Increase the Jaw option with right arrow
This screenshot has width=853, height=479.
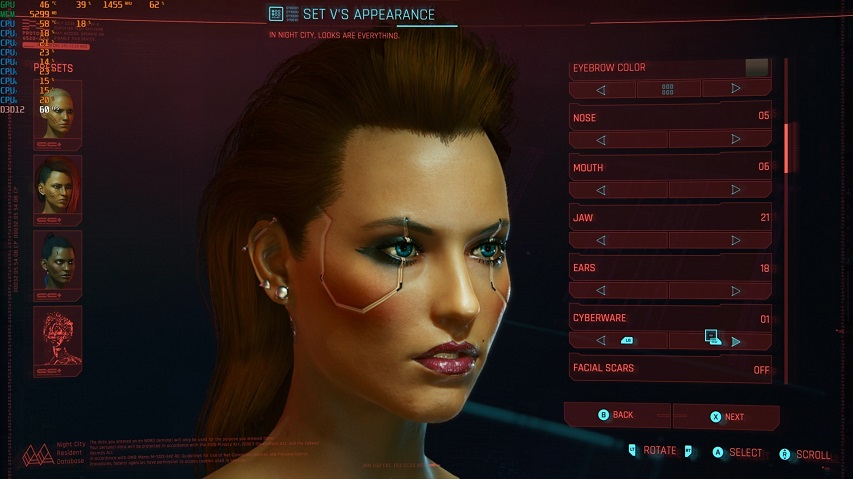pos(736,240)
